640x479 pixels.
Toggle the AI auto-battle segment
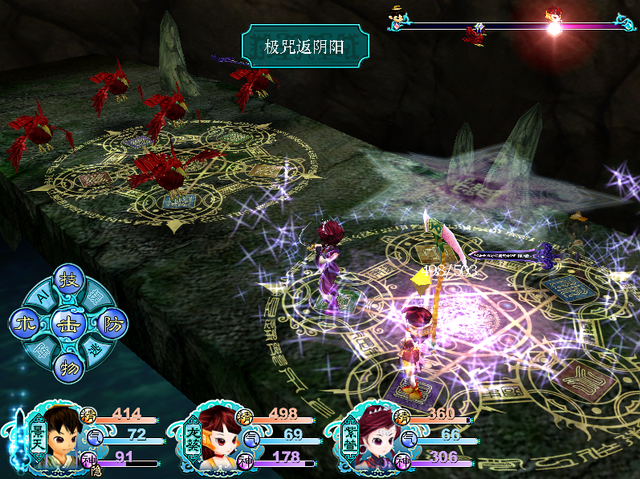[42, 294]
